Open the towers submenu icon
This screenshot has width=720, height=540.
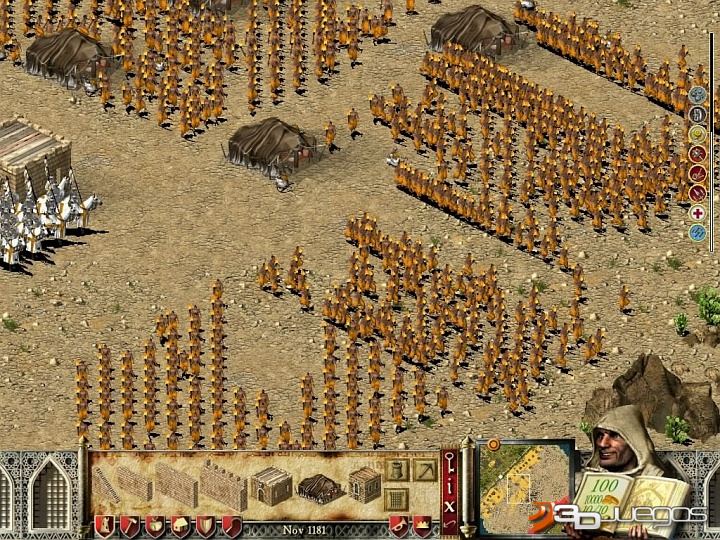coord(396,468)
